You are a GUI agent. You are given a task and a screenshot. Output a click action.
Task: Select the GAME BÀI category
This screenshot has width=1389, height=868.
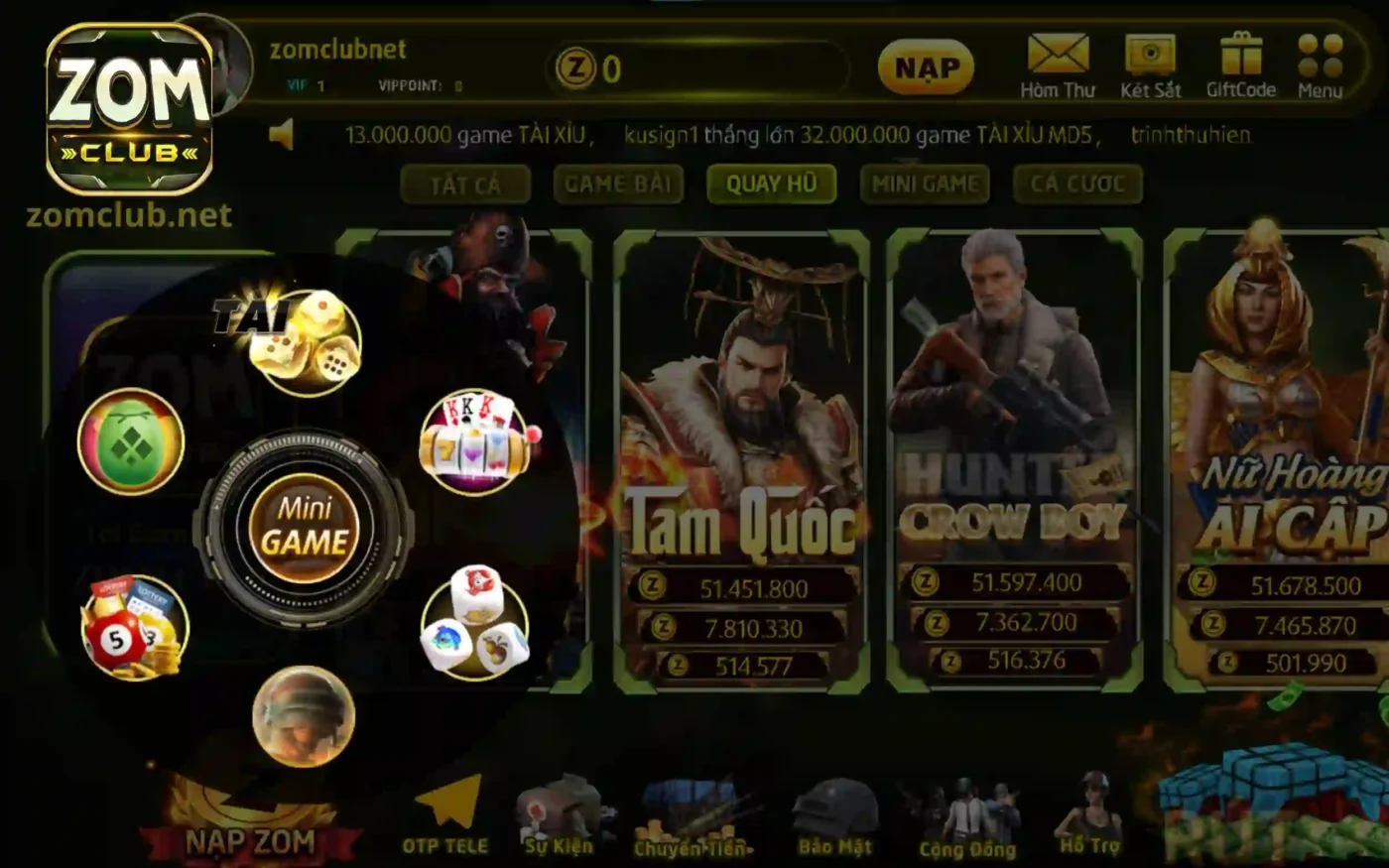[x=618, y=184]
